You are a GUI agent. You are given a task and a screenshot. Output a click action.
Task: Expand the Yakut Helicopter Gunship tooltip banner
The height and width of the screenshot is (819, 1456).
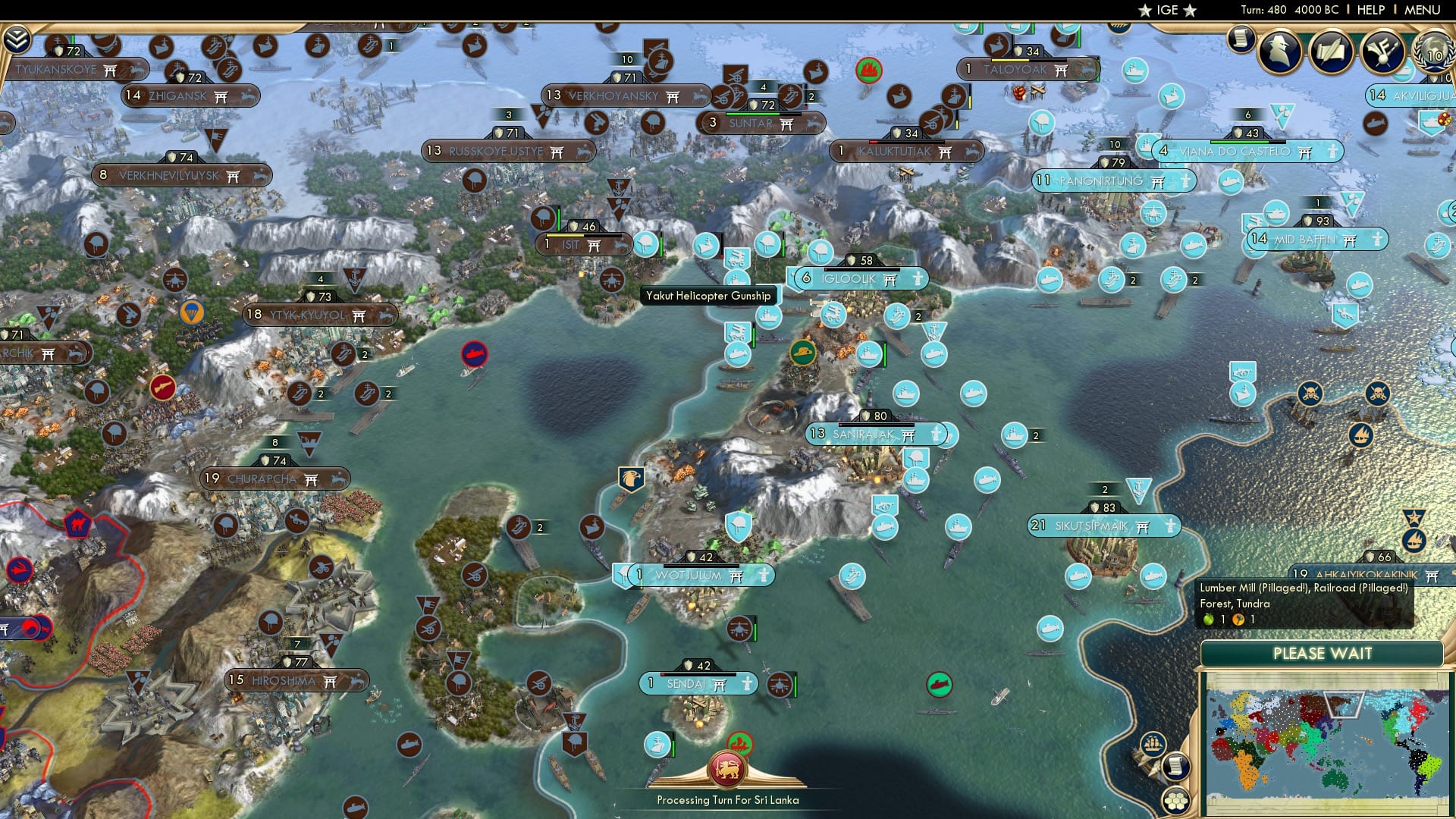click(708, 295)
